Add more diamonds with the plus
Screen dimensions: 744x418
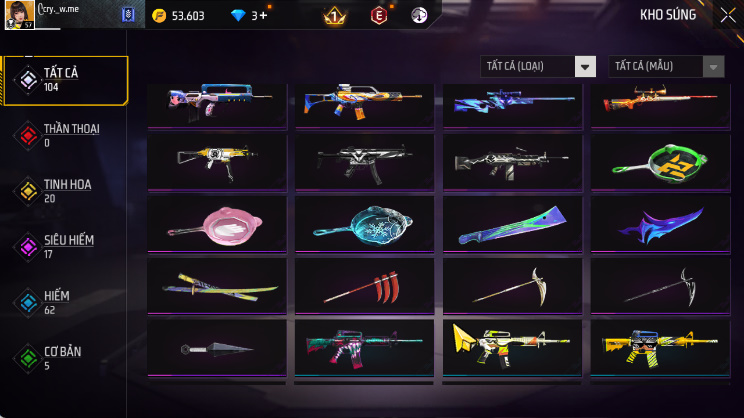point(263,15)
